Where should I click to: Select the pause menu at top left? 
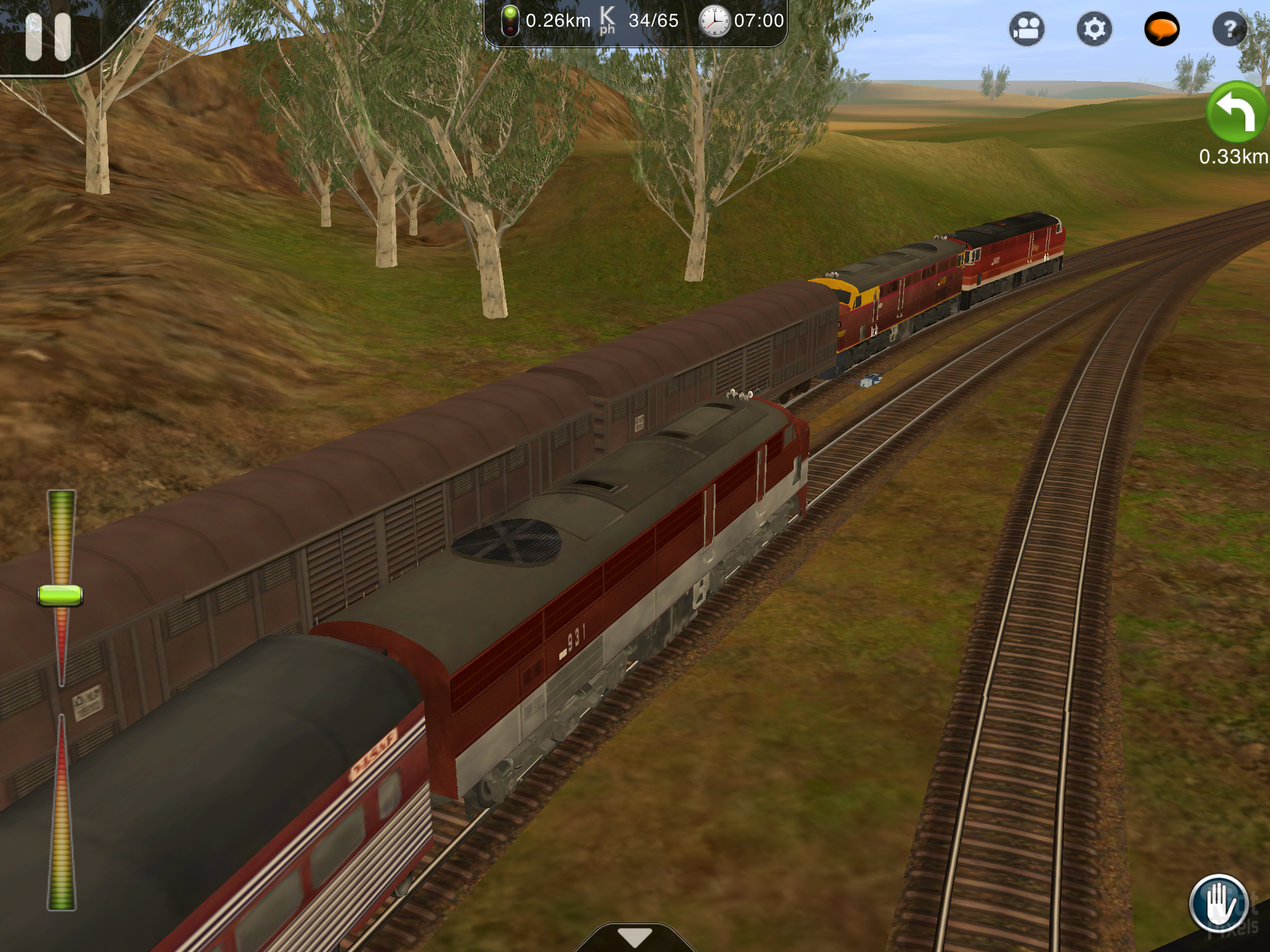tap(48, 37)
